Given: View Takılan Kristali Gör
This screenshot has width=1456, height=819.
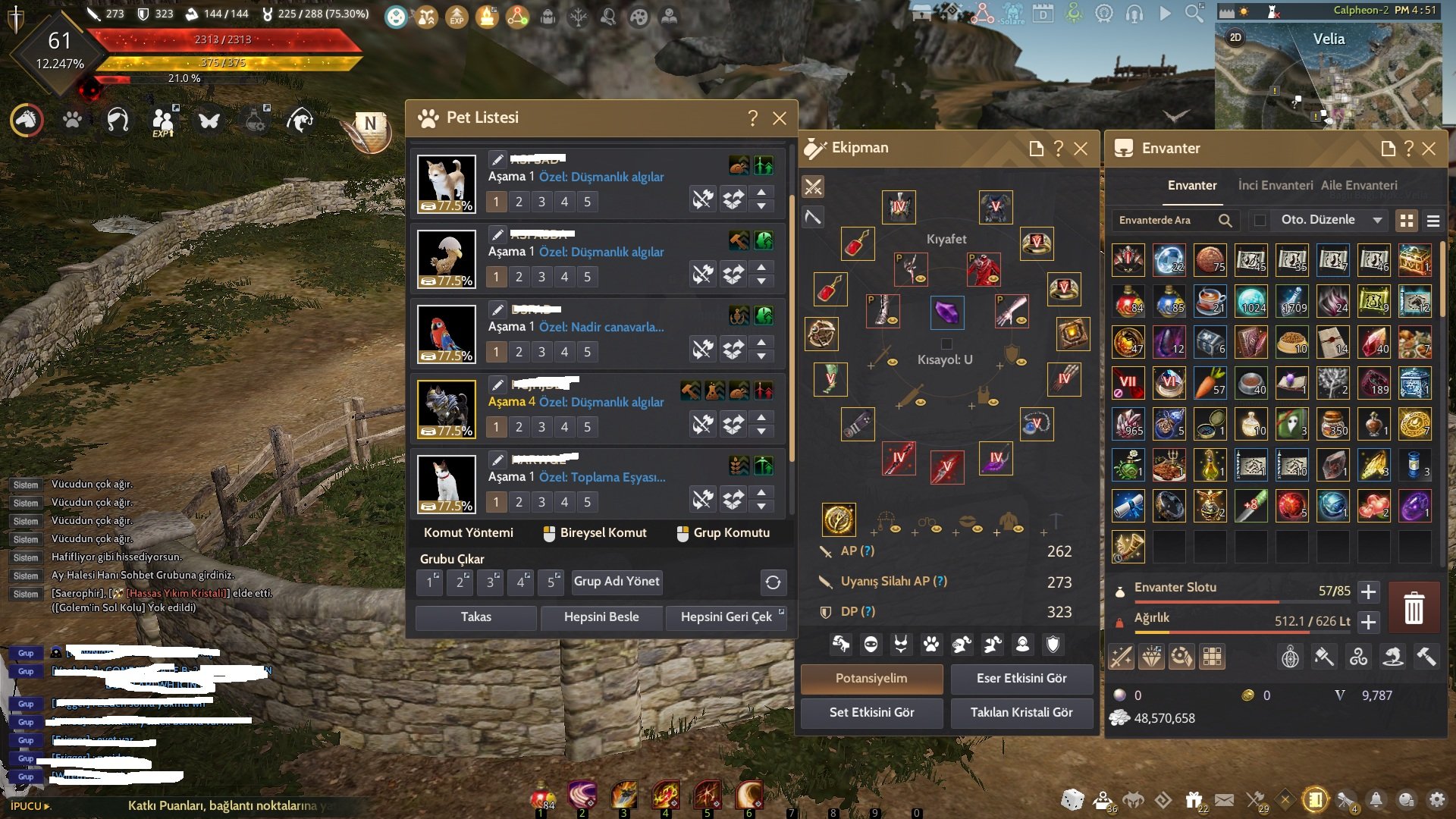Looking at the screenshot, I should [x=1021, y=713].
